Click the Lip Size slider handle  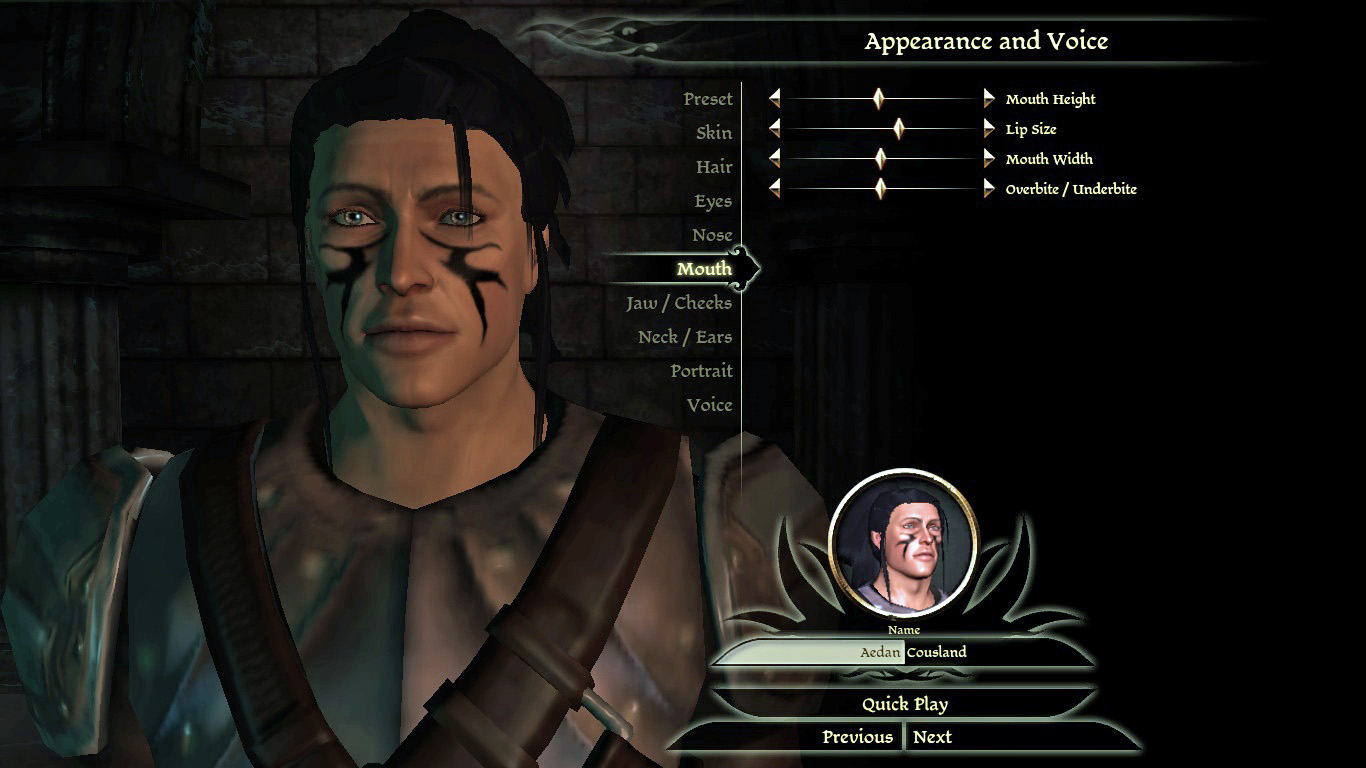tap(898, 128)
